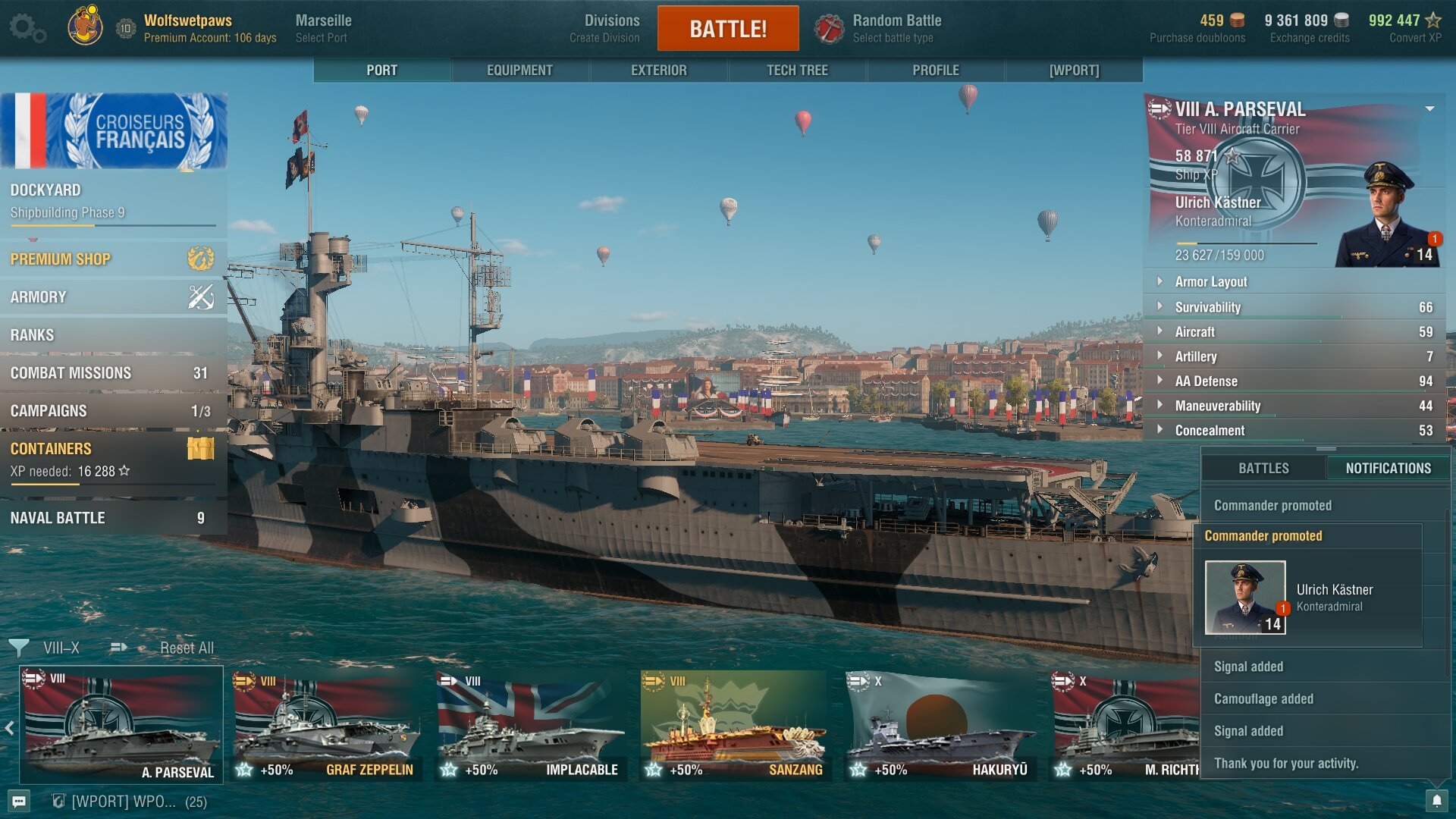Reset All ship carousel filters
1456x819 pixels.
point(187,648)
